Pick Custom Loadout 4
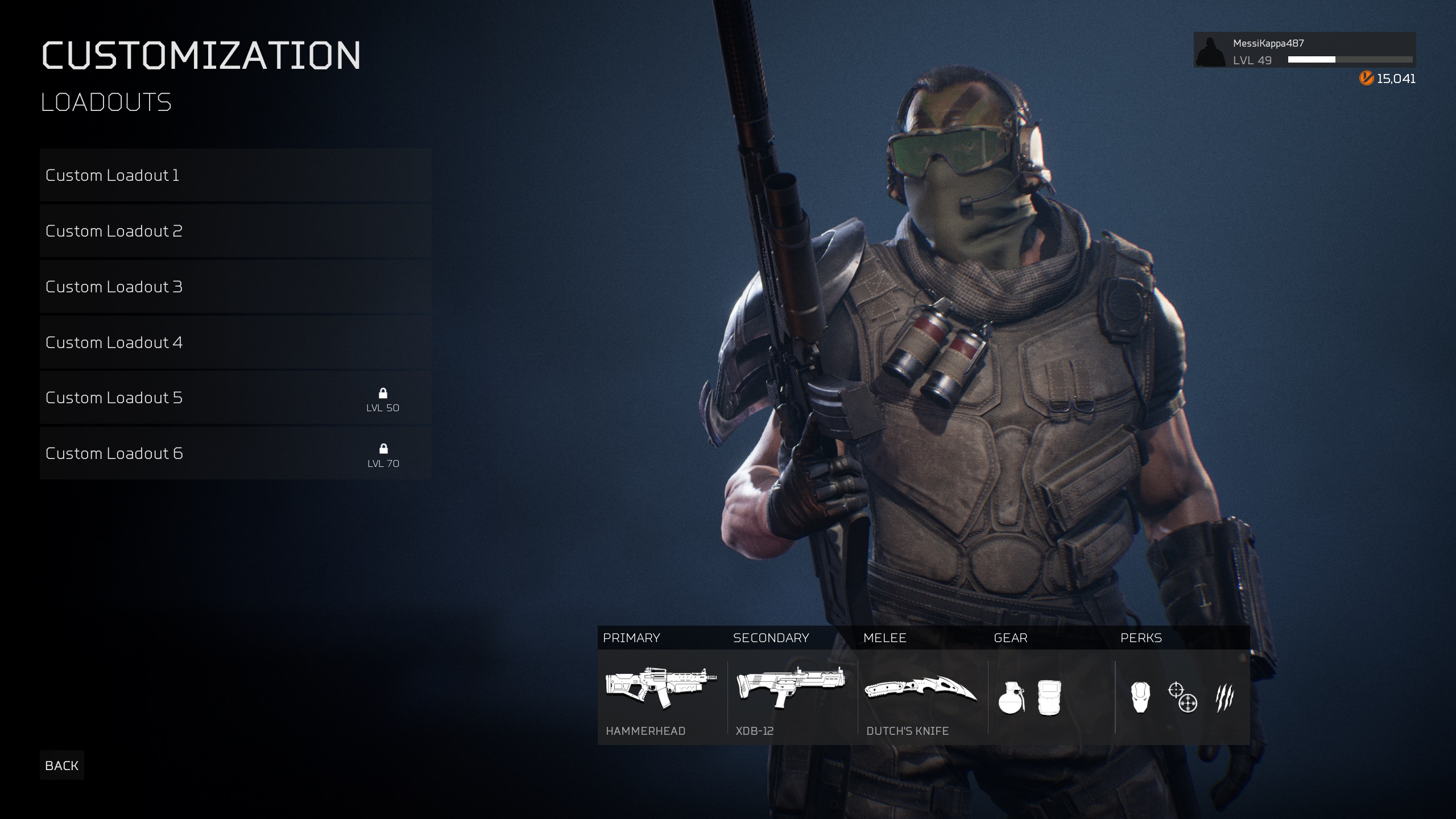 235,342
